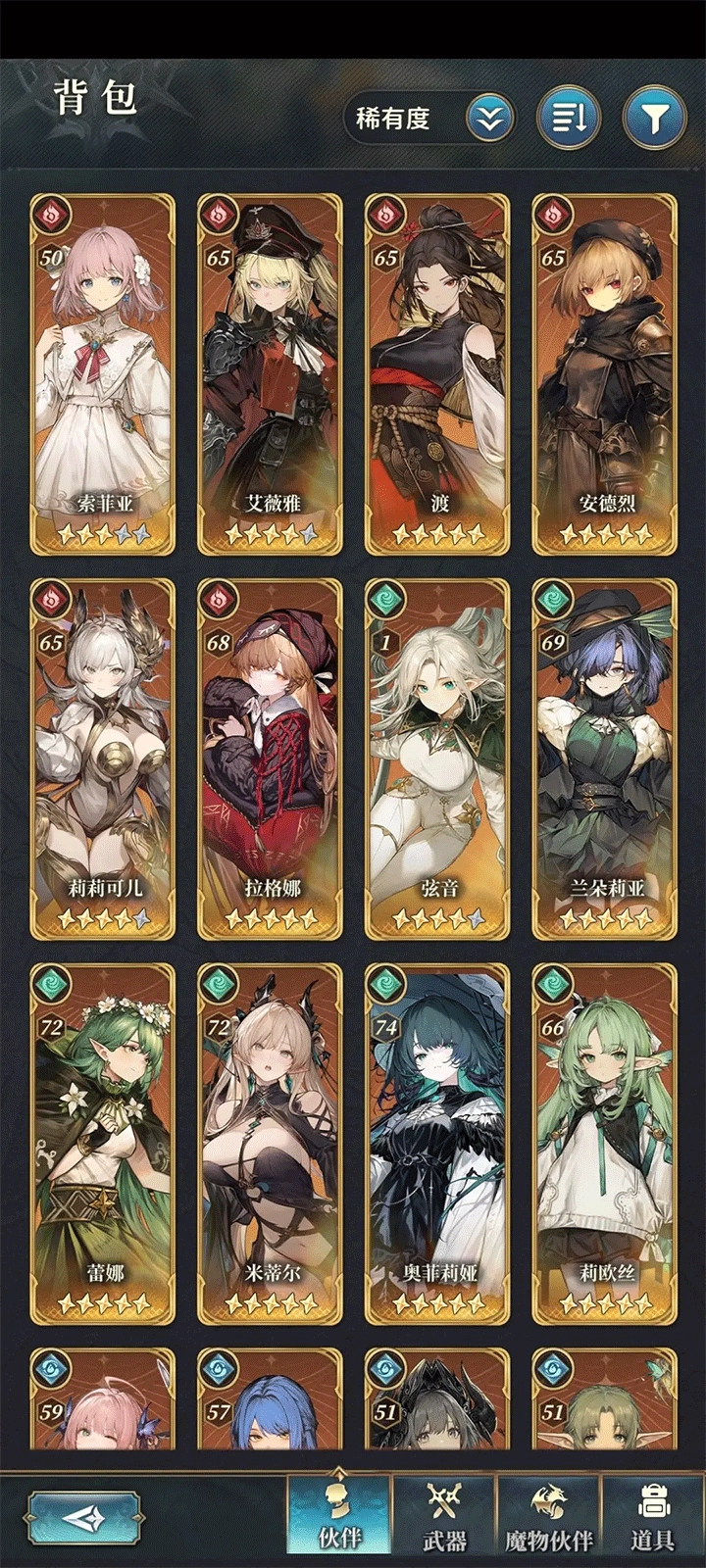Switch to the 道具 tab
The image size is (706, 1568).
point(653,1517)
